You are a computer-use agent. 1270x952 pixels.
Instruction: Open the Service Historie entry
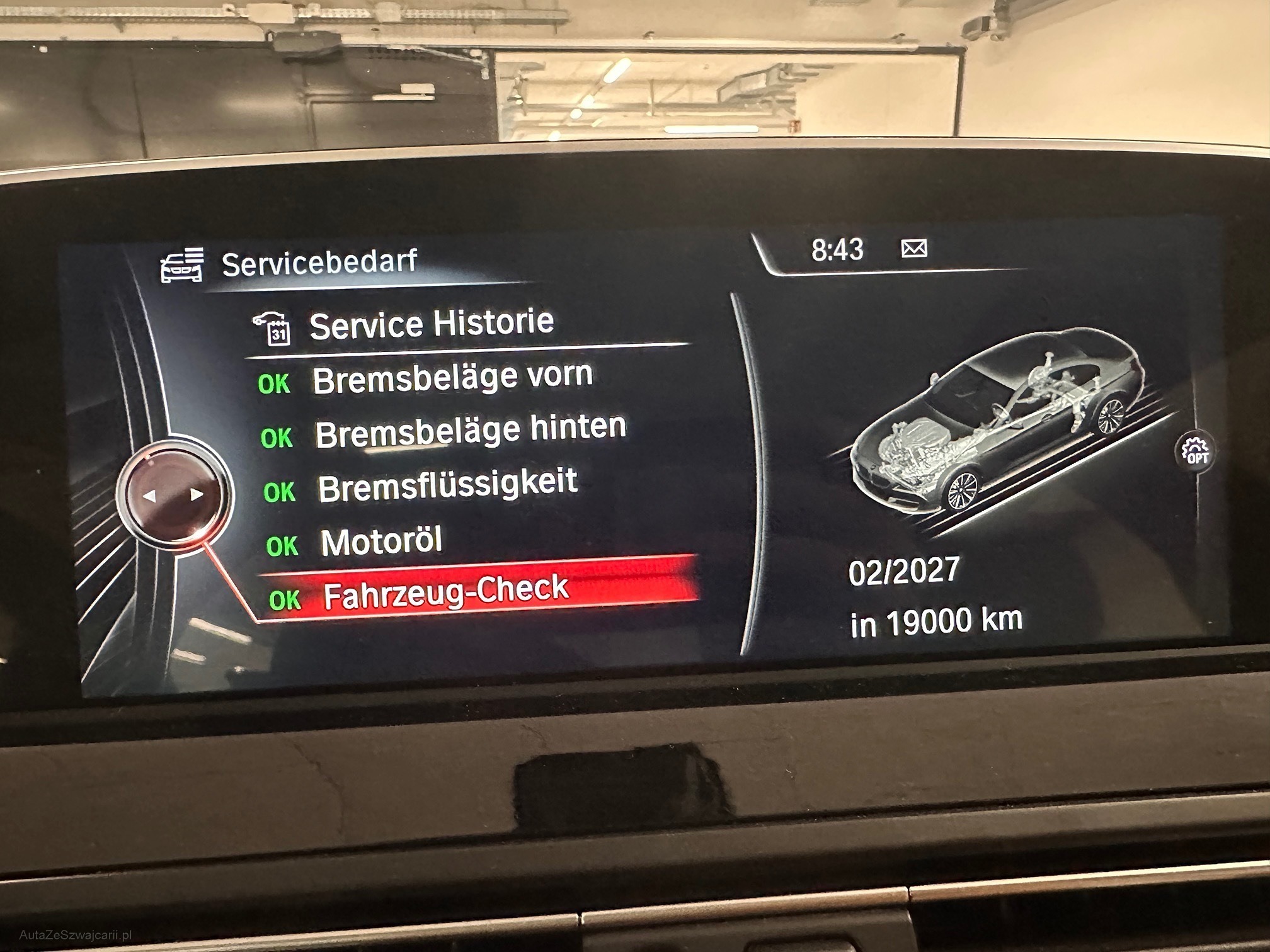point(431,325)
